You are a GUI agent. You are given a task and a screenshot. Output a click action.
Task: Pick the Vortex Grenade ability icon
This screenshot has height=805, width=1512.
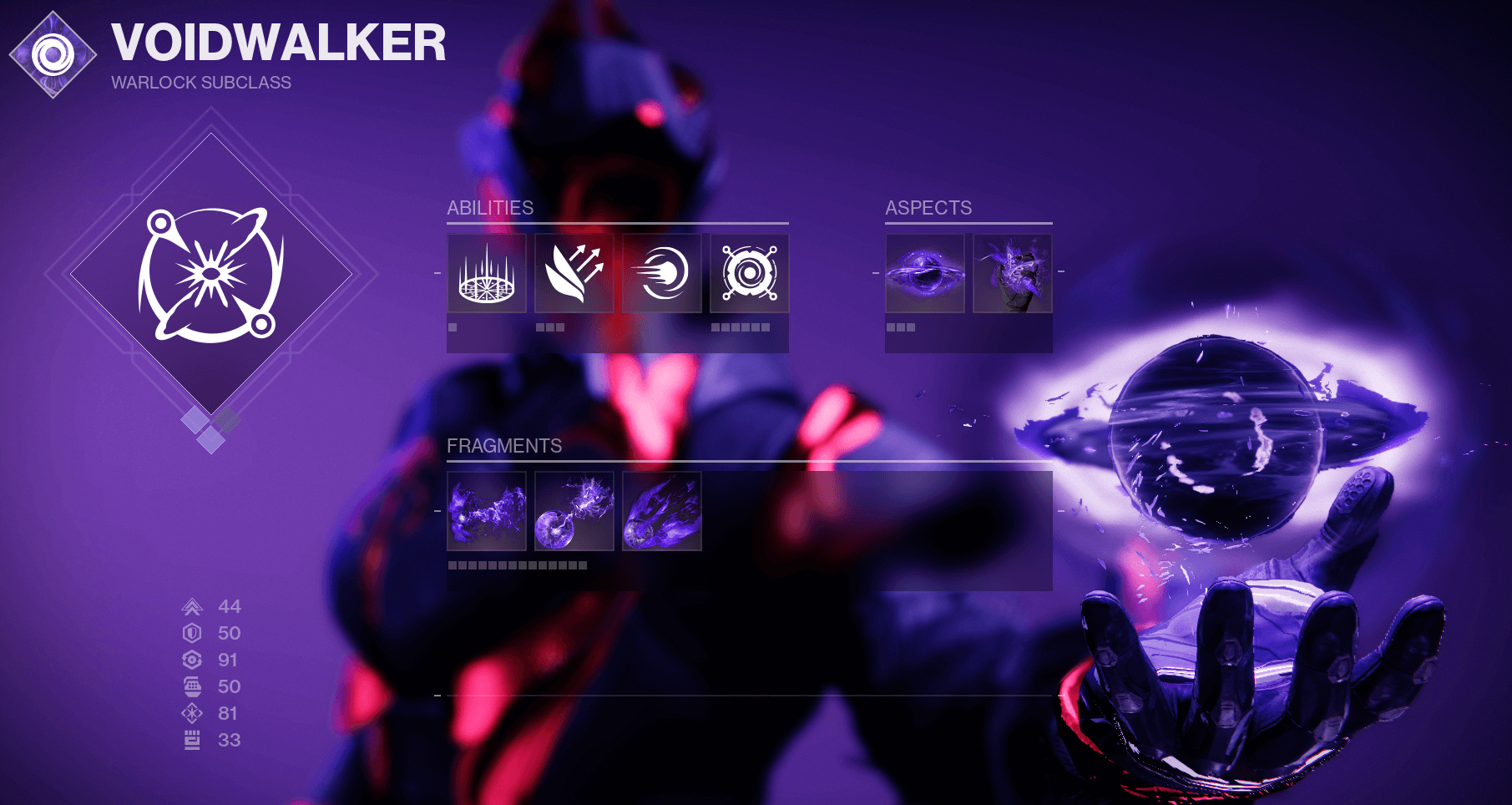(x=749, y=274)
